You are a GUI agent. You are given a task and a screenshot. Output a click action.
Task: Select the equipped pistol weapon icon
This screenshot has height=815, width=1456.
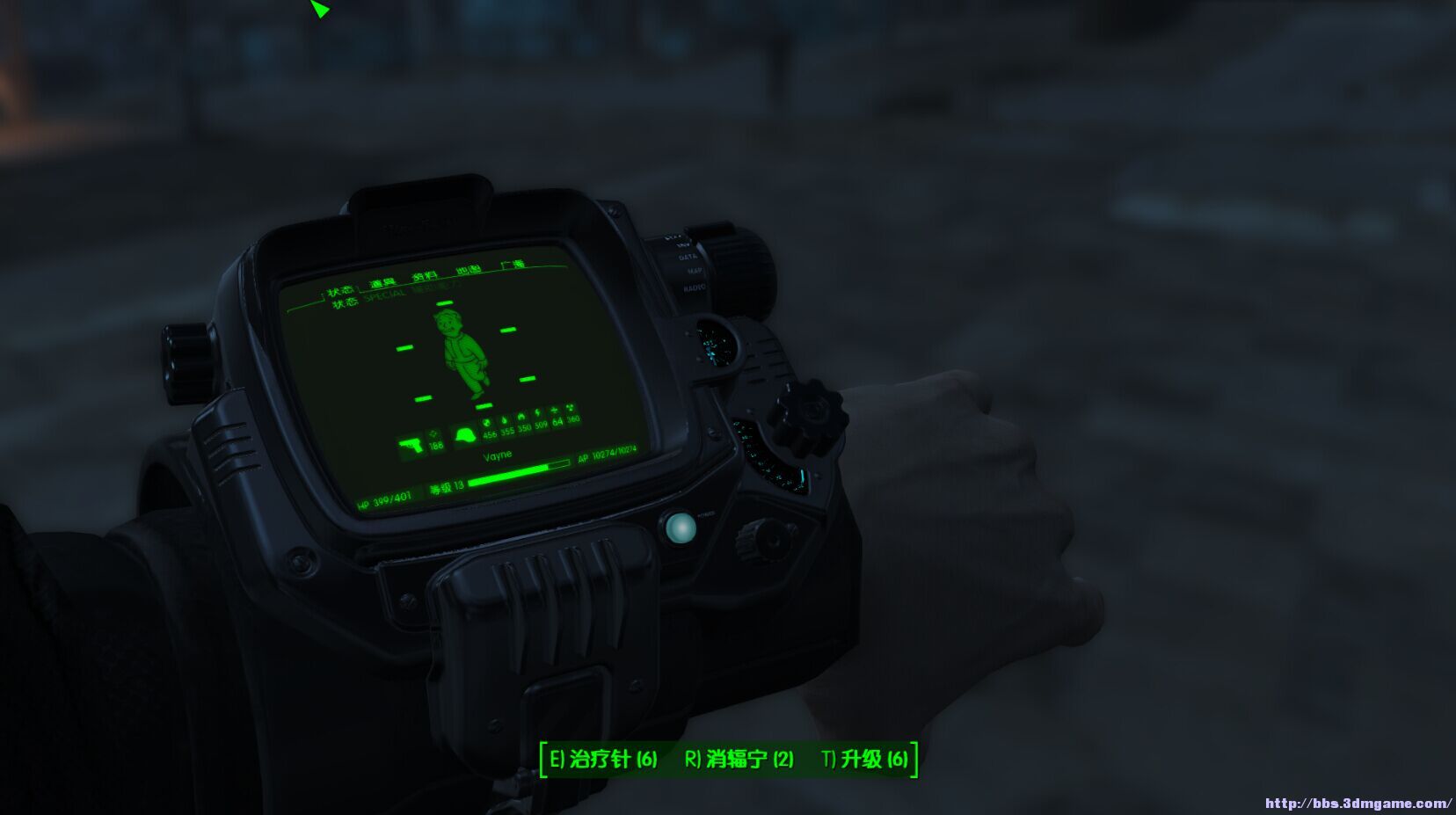point(411,443)
